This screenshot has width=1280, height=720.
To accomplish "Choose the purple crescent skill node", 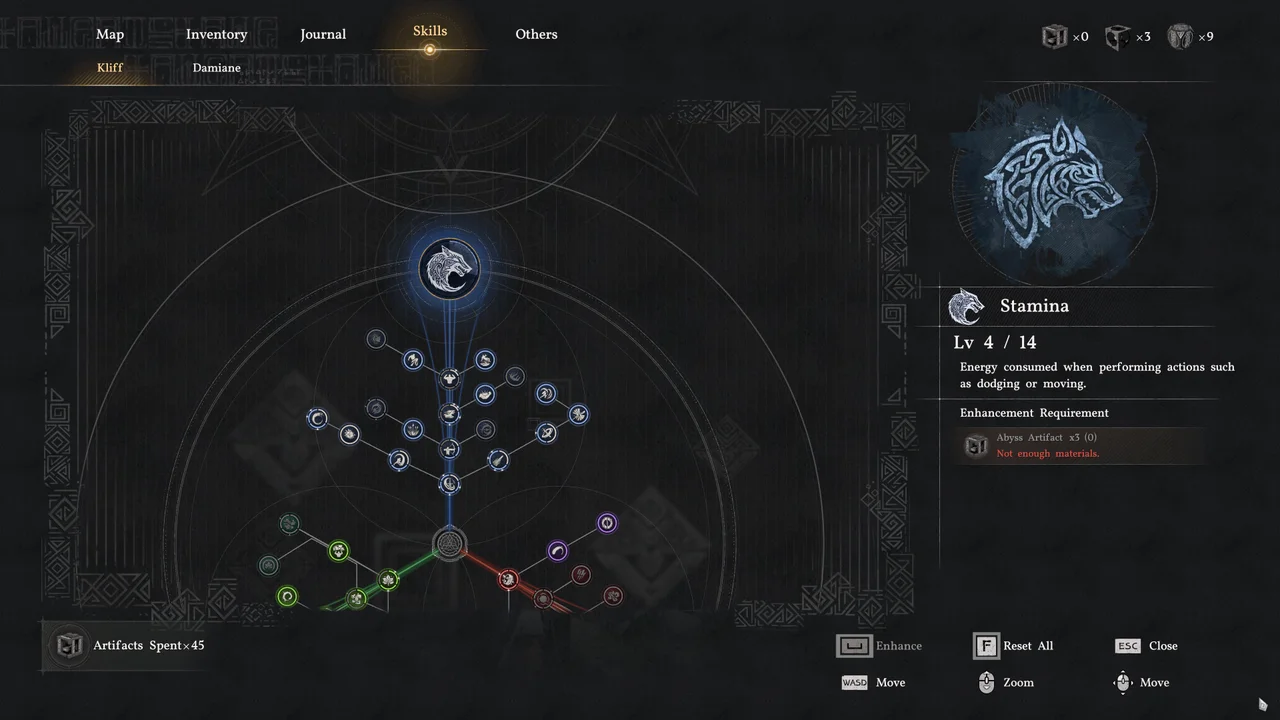I will coord(557,550).
